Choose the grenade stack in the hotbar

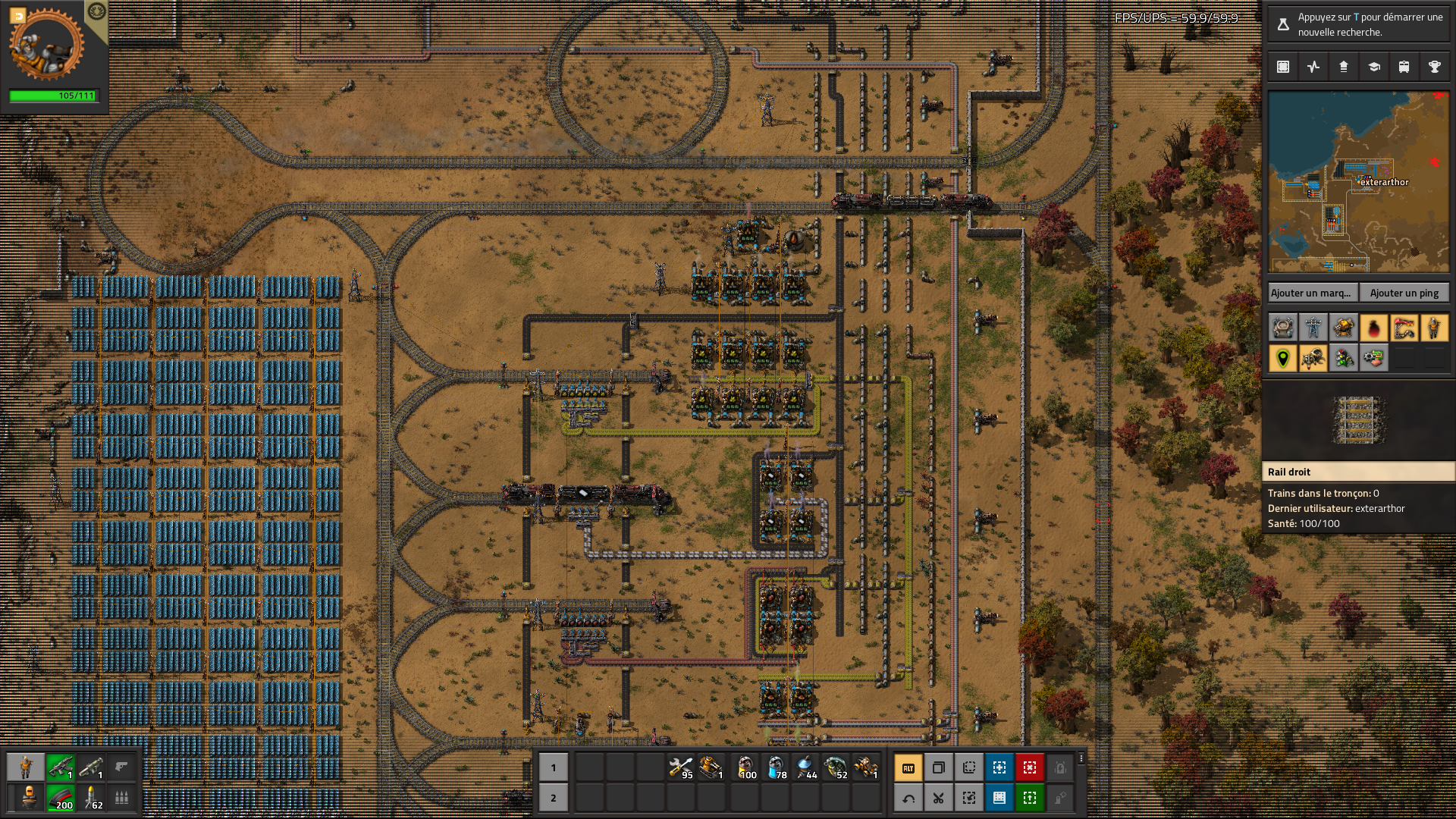coord(836,767)
